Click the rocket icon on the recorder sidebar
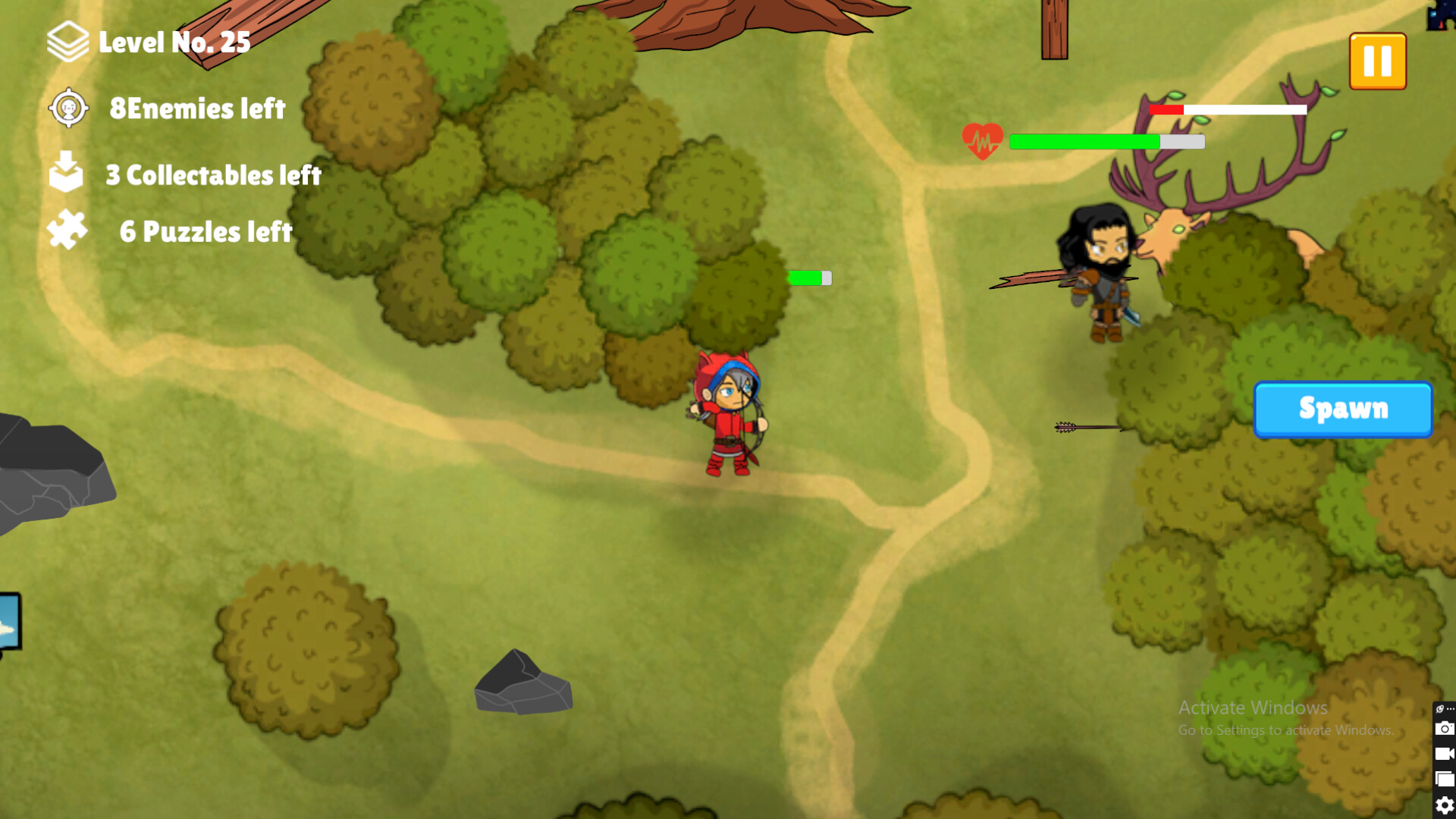Image resolution: width=1456 pixels, height=819 pixels. pos(1440,709)
